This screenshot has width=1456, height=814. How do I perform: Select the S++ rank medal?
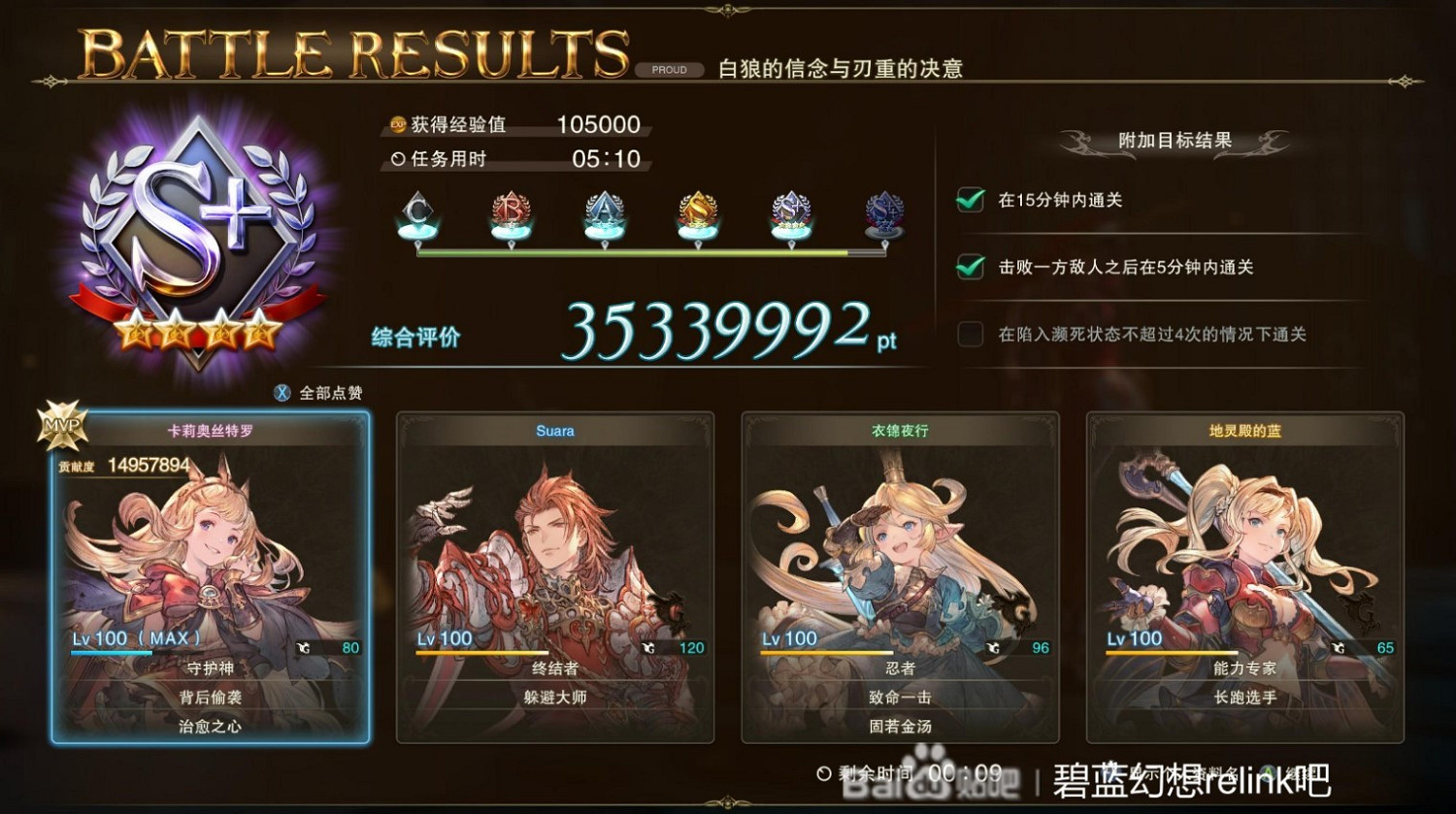coord(884,213)
